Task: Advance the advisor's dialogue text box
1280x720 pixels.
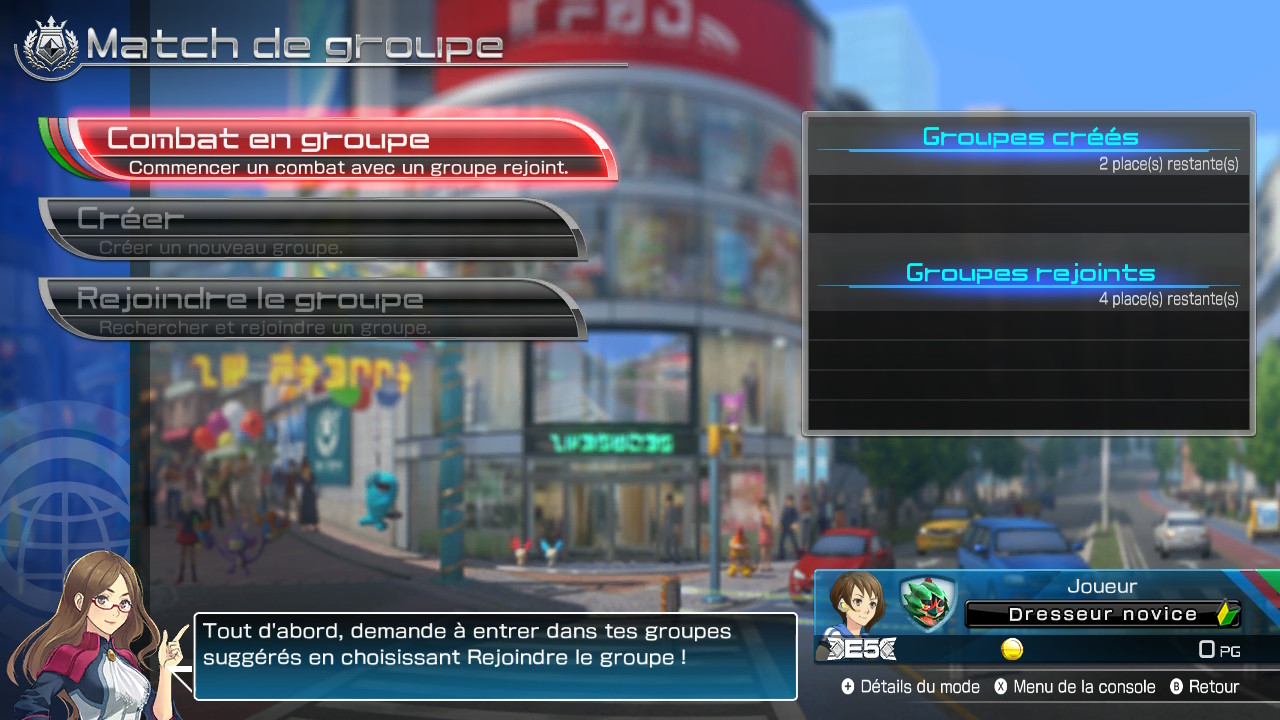Action: click(495, 656)
